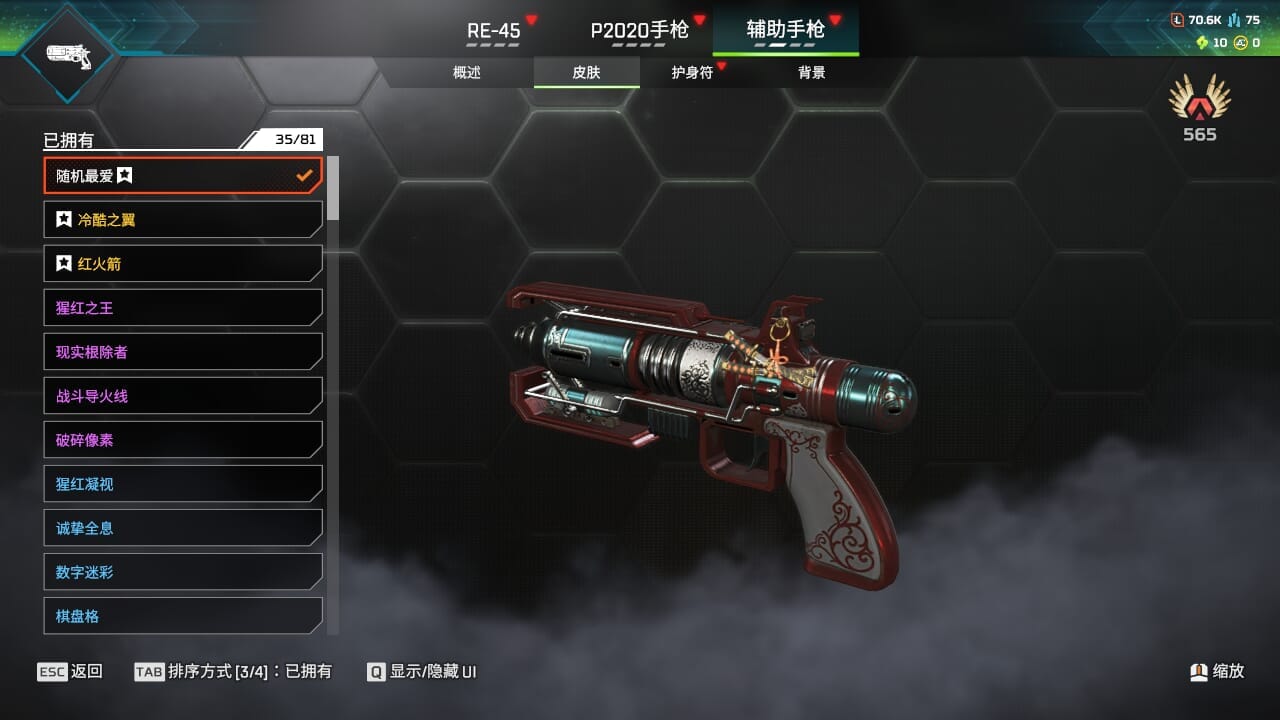1280x720 pixels.
Task: Pick the 猩红凝视 skin
Action: pyautogui.click(x=183, y=484)
